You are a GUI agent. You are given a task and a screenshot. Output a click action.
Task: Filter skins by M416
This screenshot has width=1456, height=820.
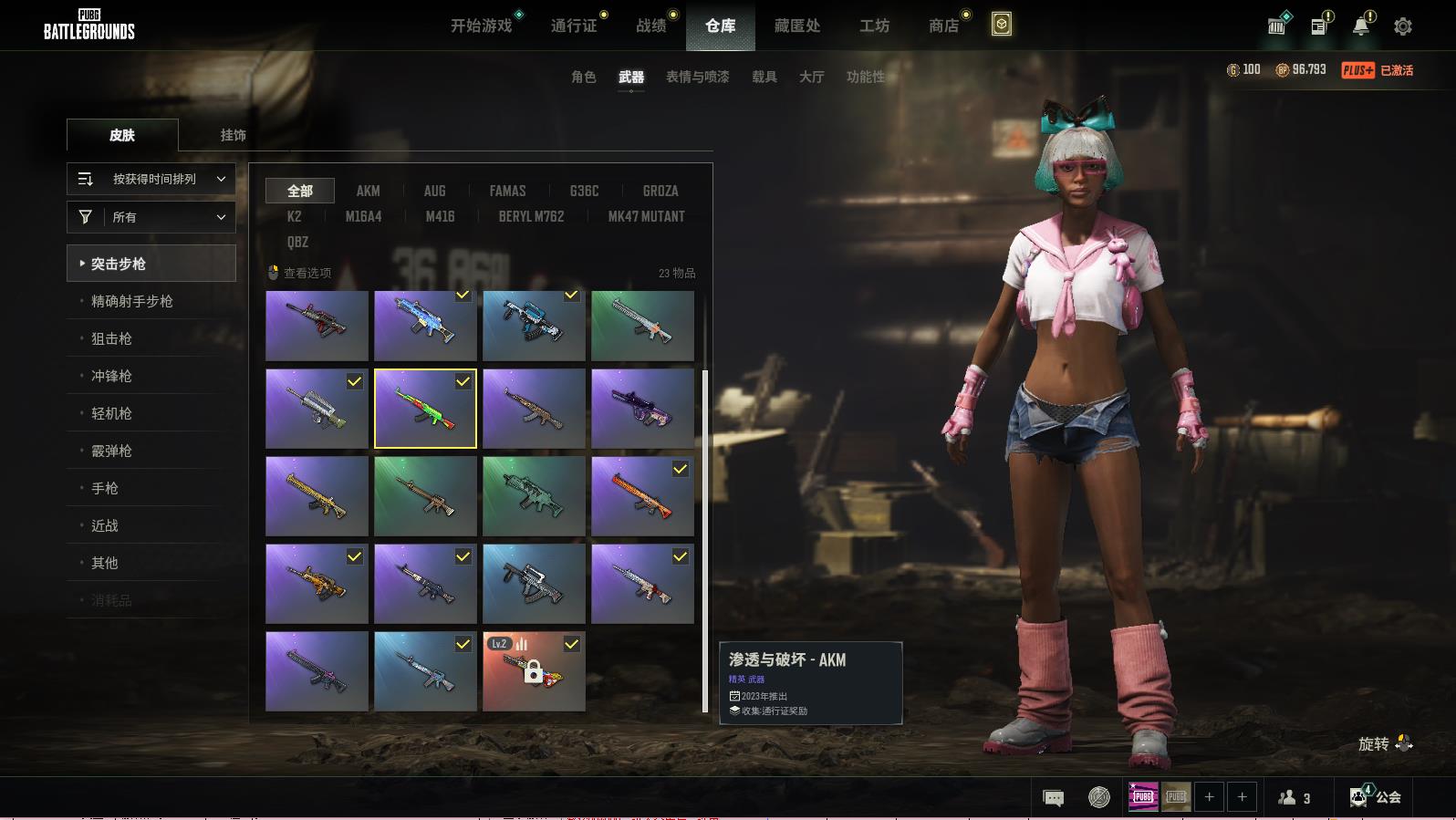(440, 216)
